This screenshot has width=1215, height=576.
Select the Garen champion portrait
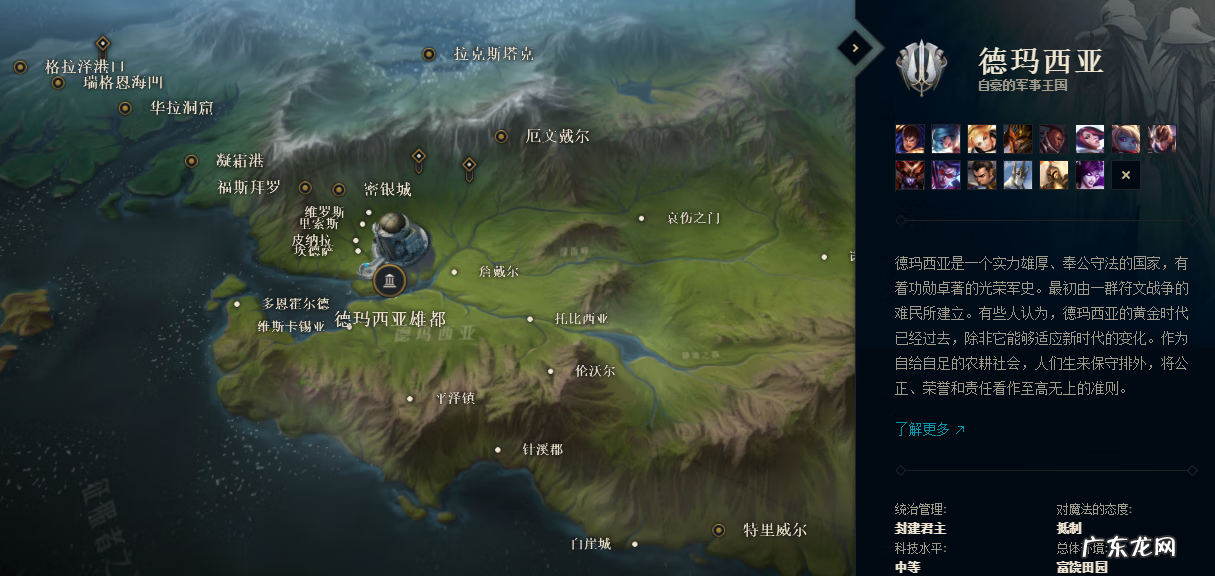(x=910, y=139)
